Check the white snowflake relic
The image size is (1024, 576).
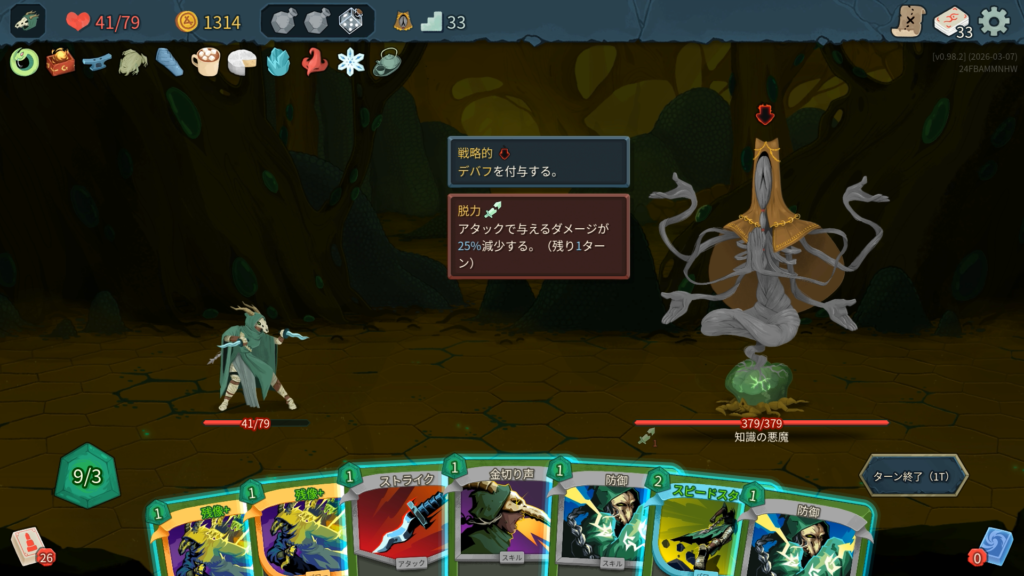pos(351,62)
